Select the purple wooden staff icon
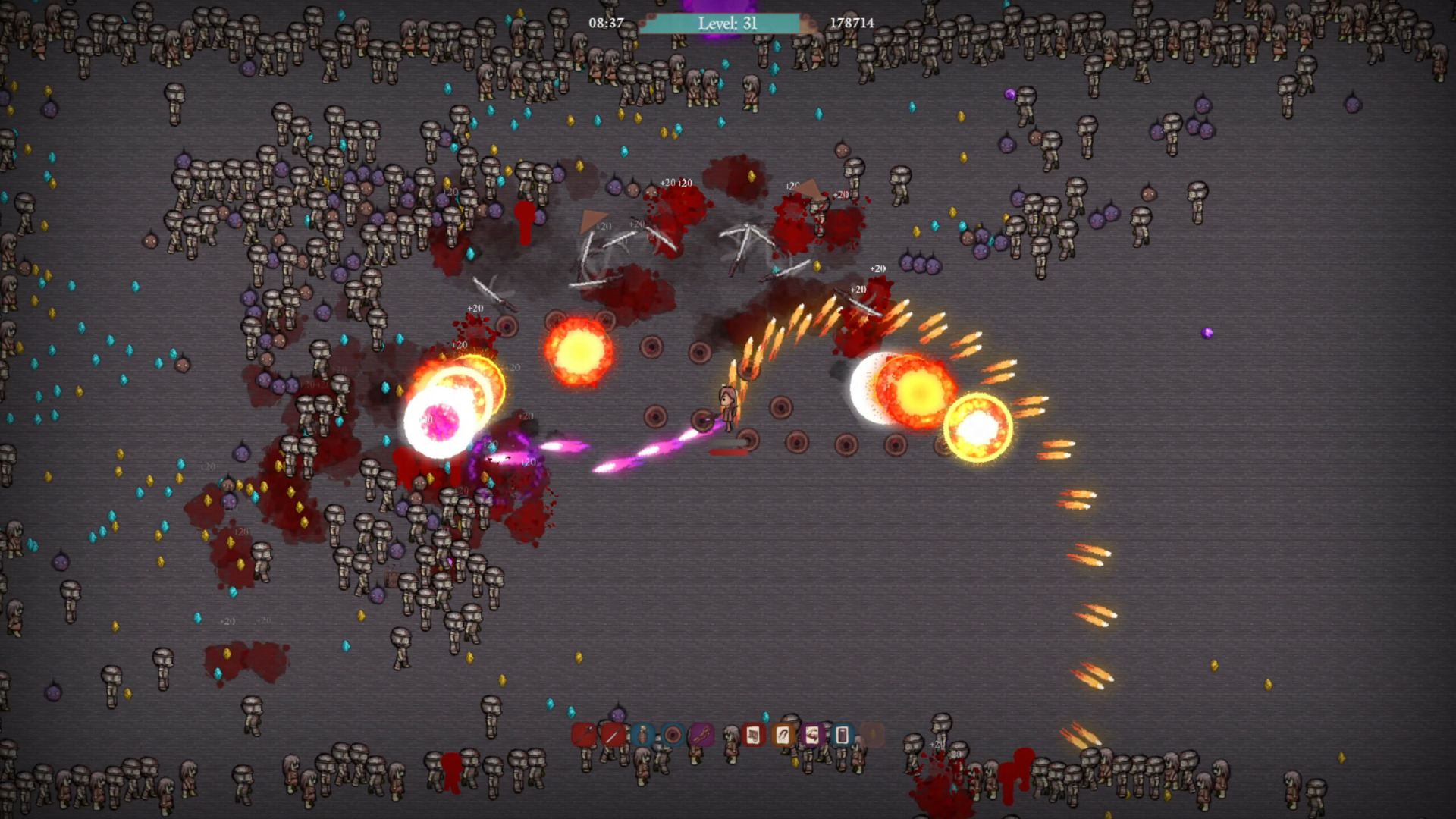Viewport: 1456px width, 819px height. [x=701, y=734]
